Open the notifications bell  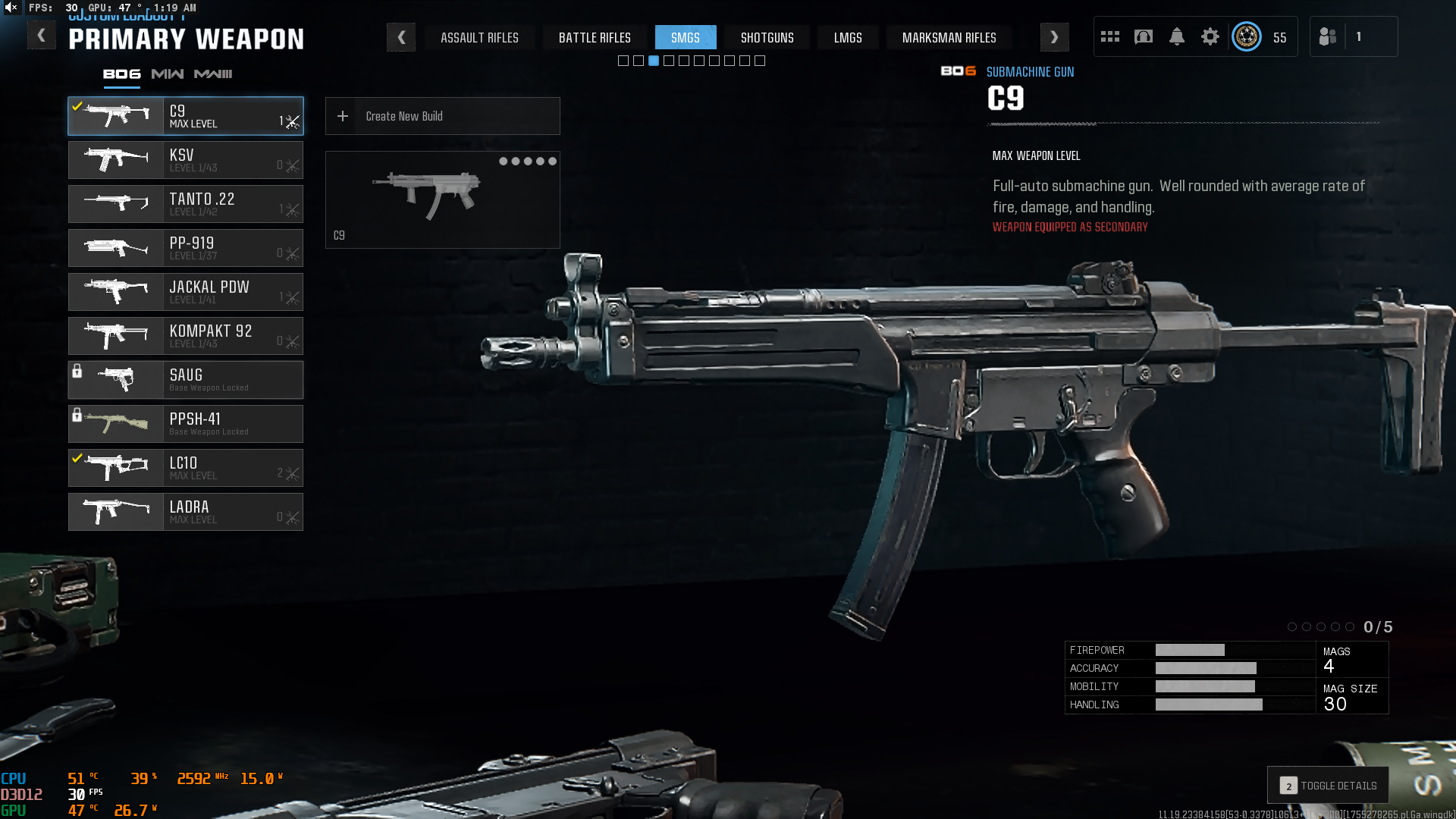(1177, 36)
